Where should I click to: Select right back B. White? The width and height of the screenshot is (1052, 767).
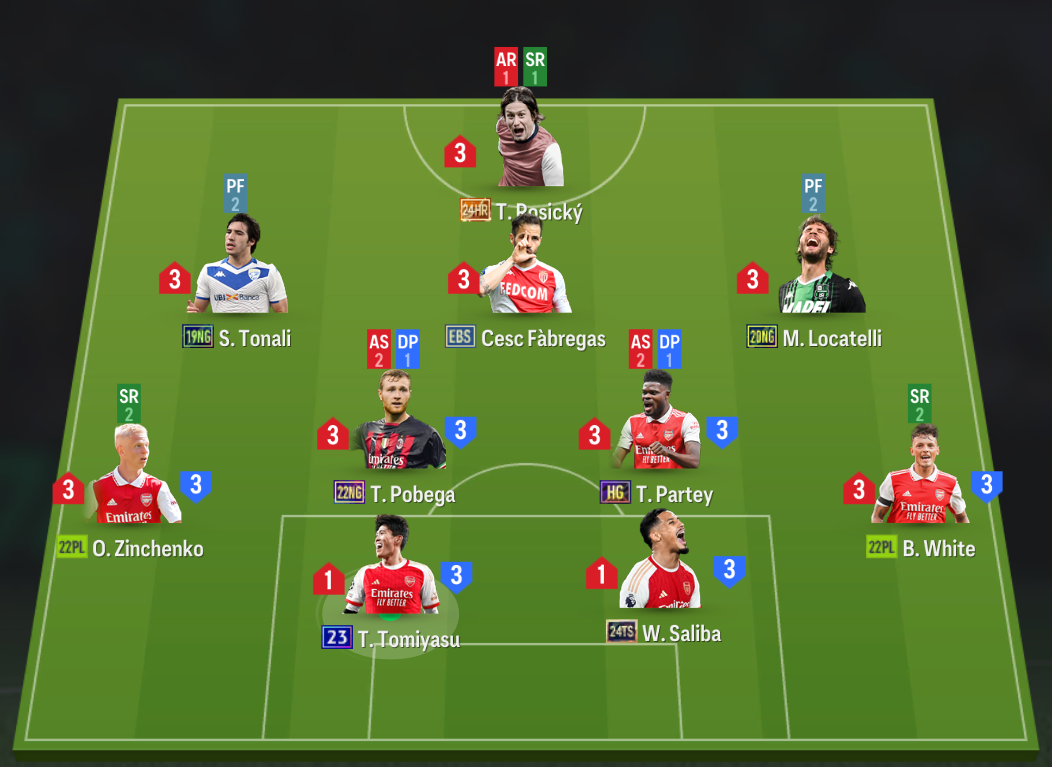tap(920, 480)
